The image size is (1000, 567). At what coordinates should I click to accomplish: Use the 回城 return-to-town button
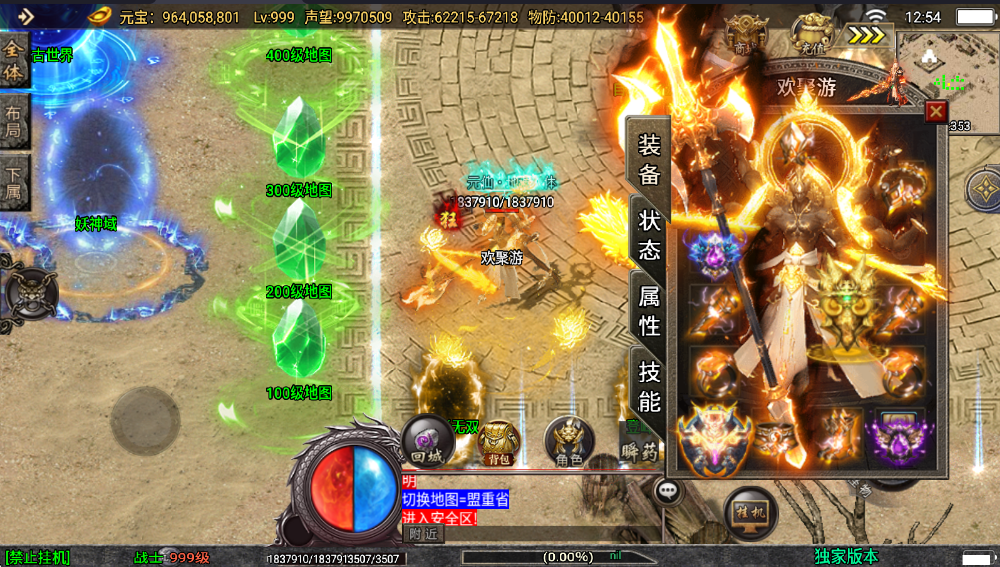pos(427,440)
